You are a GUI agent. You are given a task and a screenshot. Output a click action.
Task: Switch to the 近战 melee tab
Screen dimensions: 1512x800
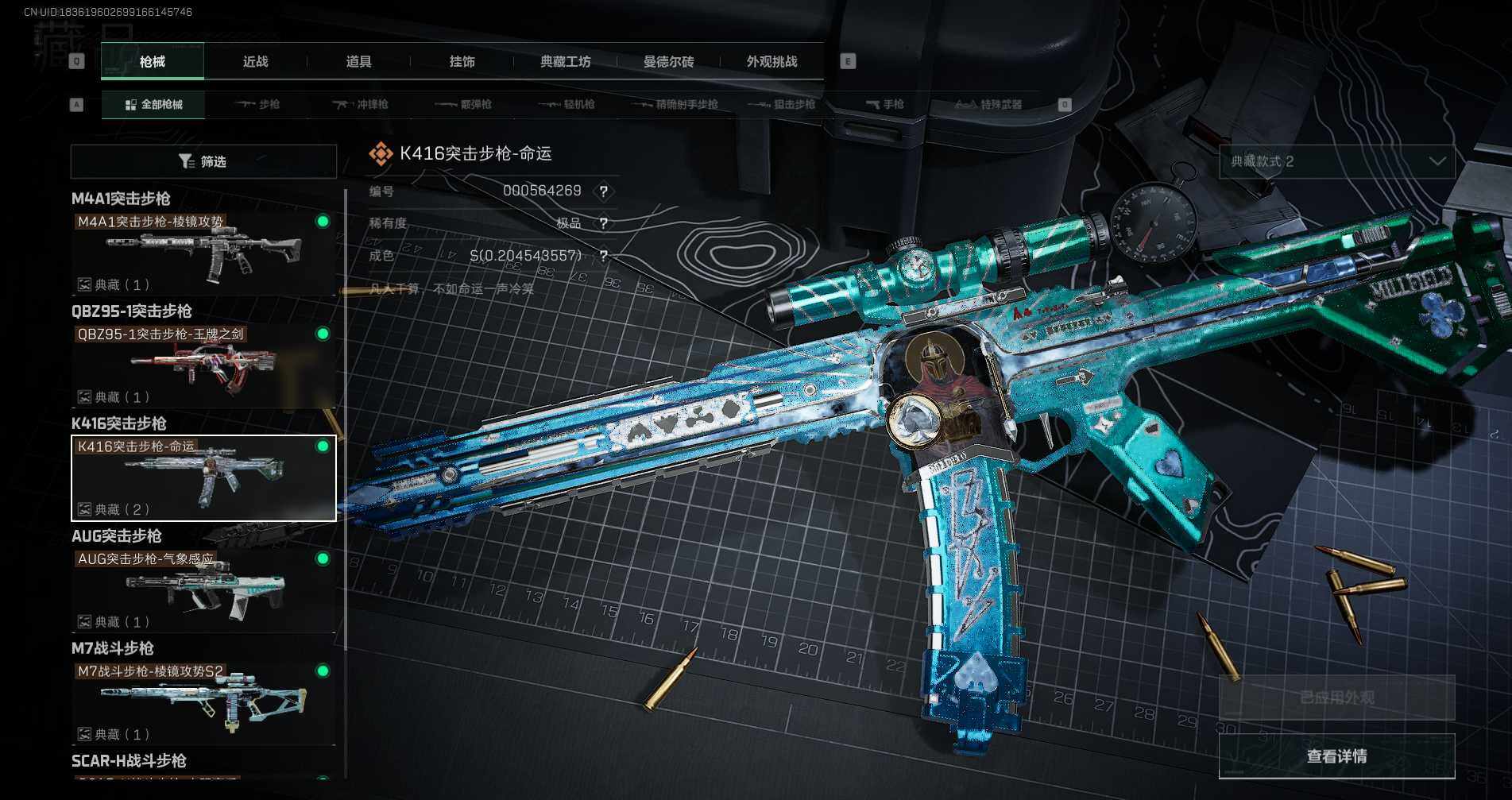coord(255,62)
